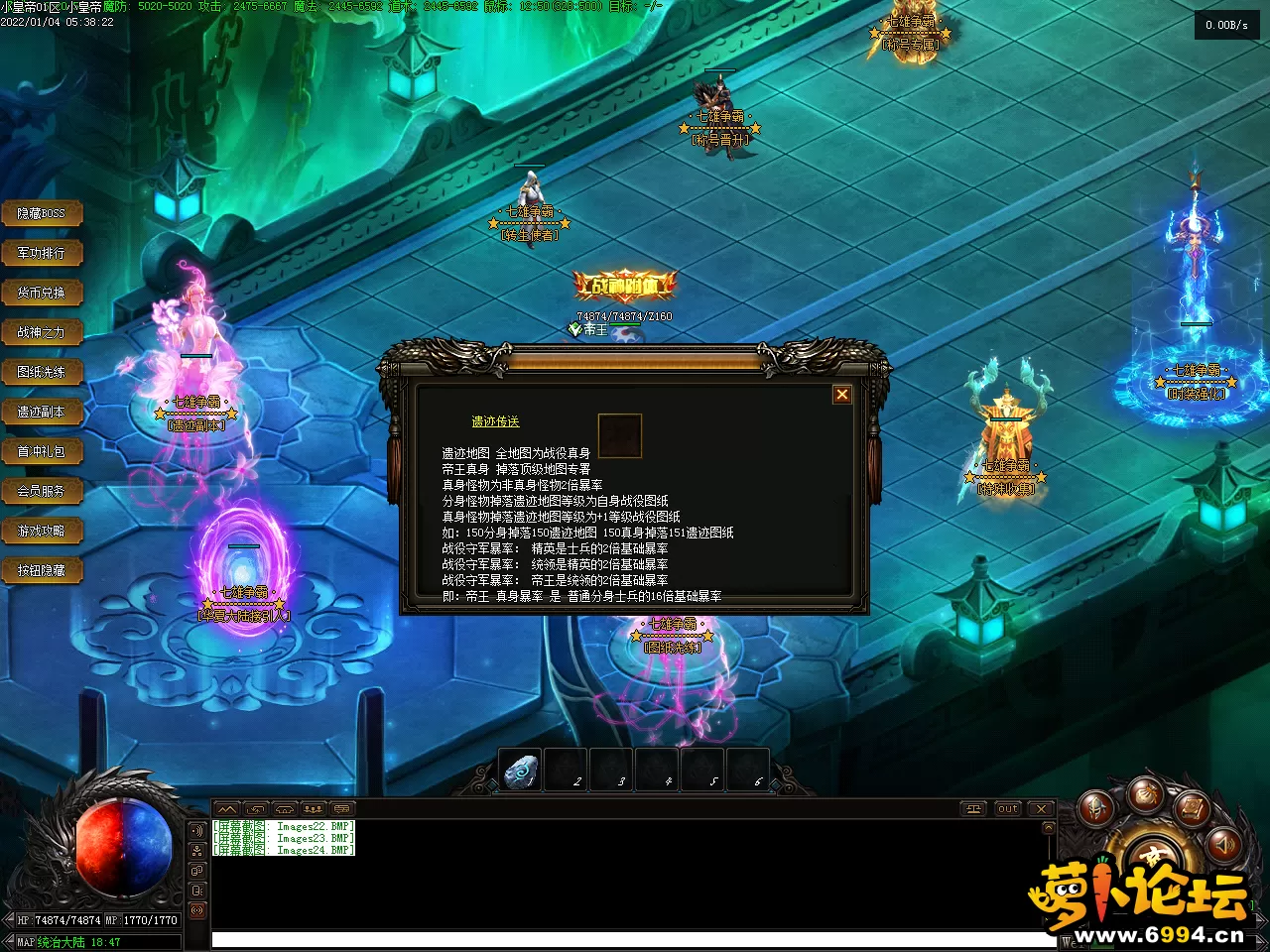Close the 遗迹传送 dialog window
The width and height of the screenshot is (1270, 952).
coord(842,395)
